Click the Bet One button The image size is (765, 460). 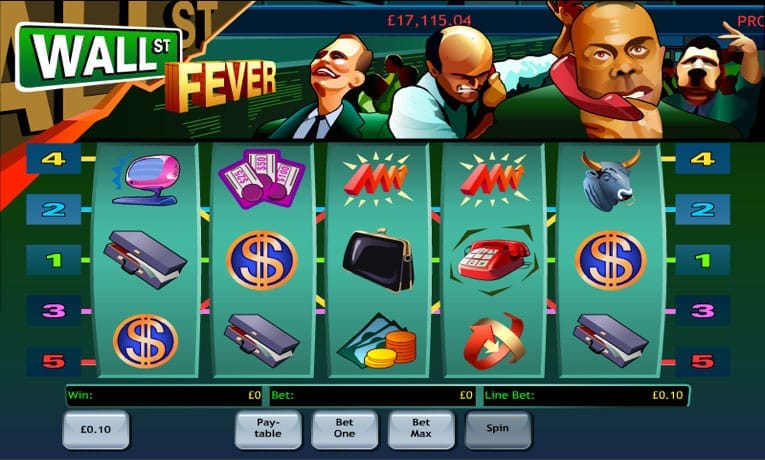[x=345, y=429]
